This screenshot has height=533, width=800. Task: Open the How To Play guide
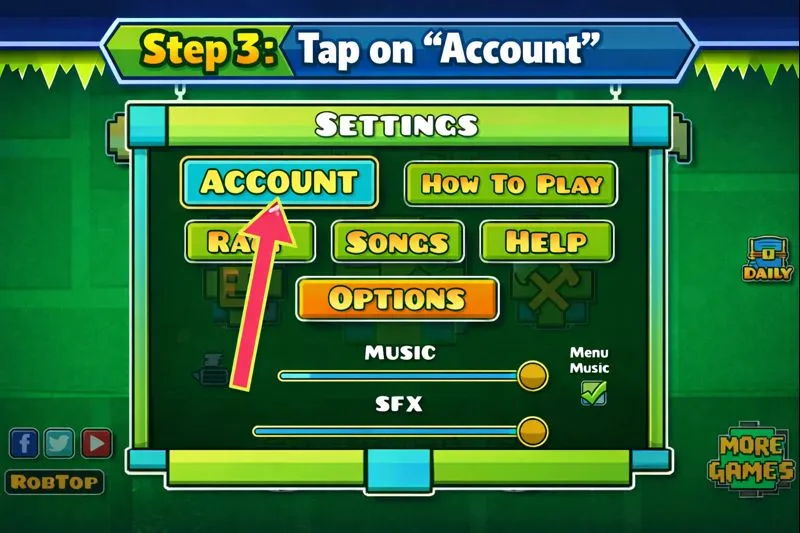510,183
